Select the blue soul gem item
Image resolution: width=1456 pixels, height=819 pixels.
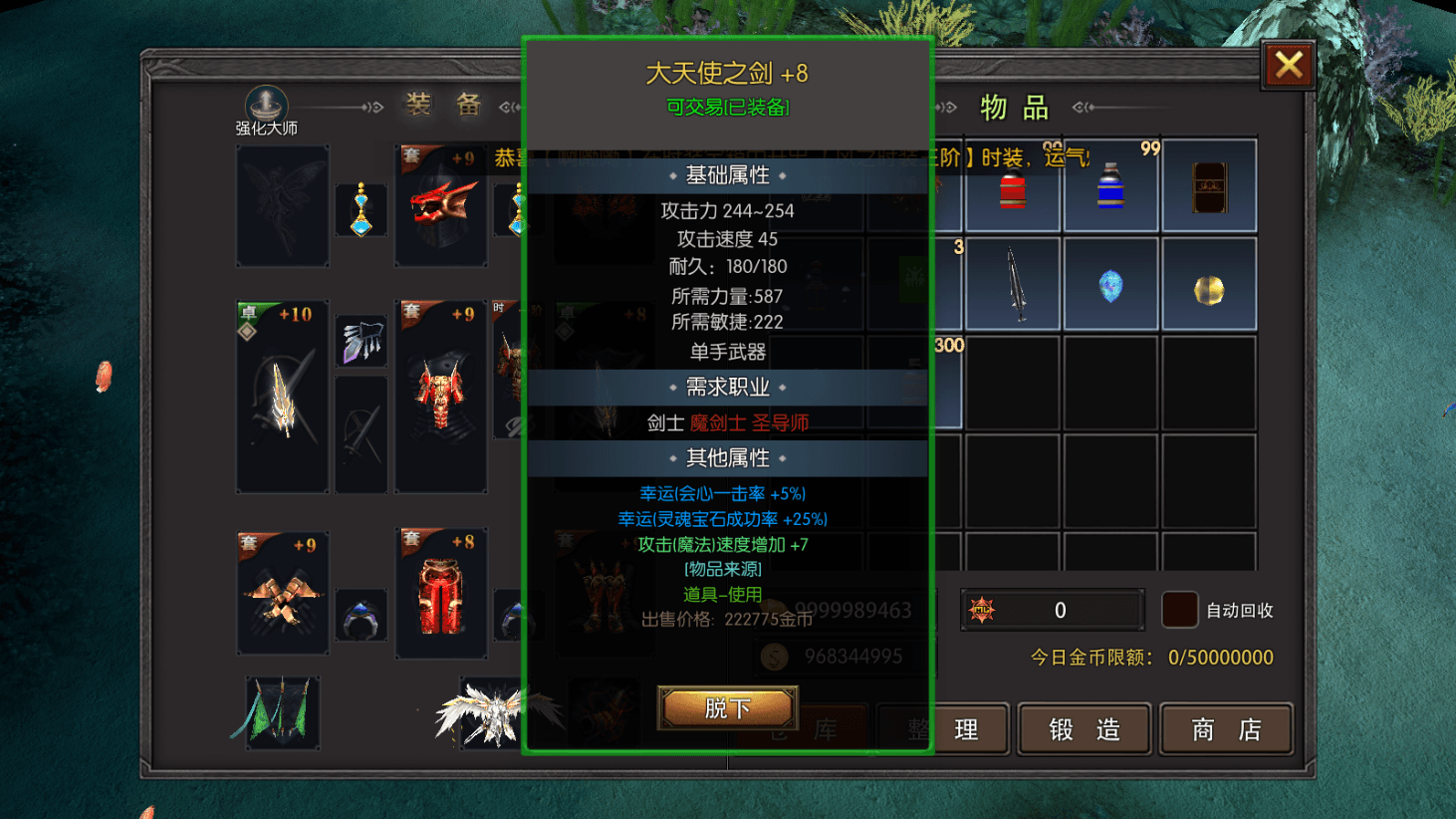(1110, 286)
